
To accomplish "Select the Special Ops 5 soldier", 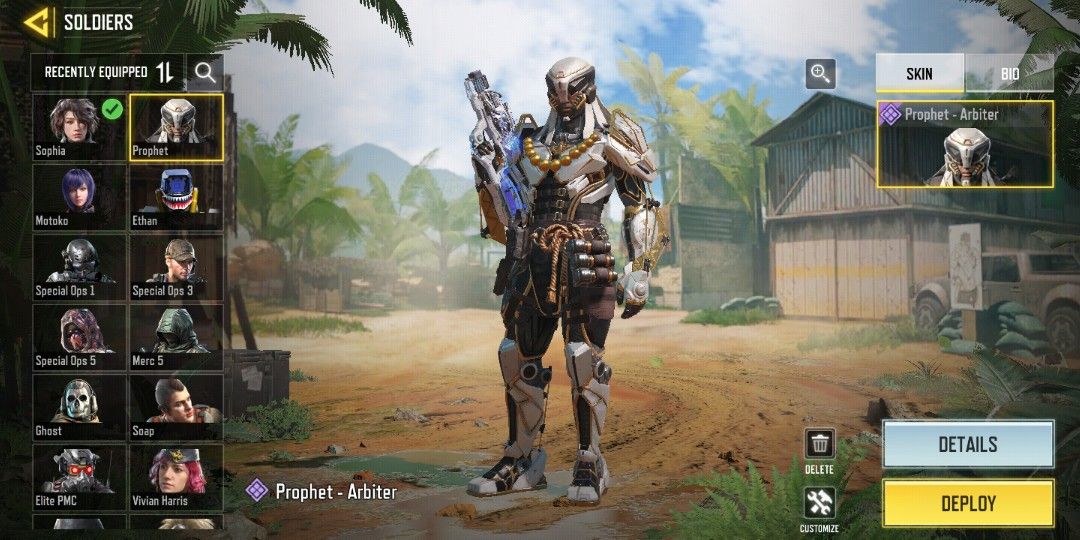I will [79, 337].
